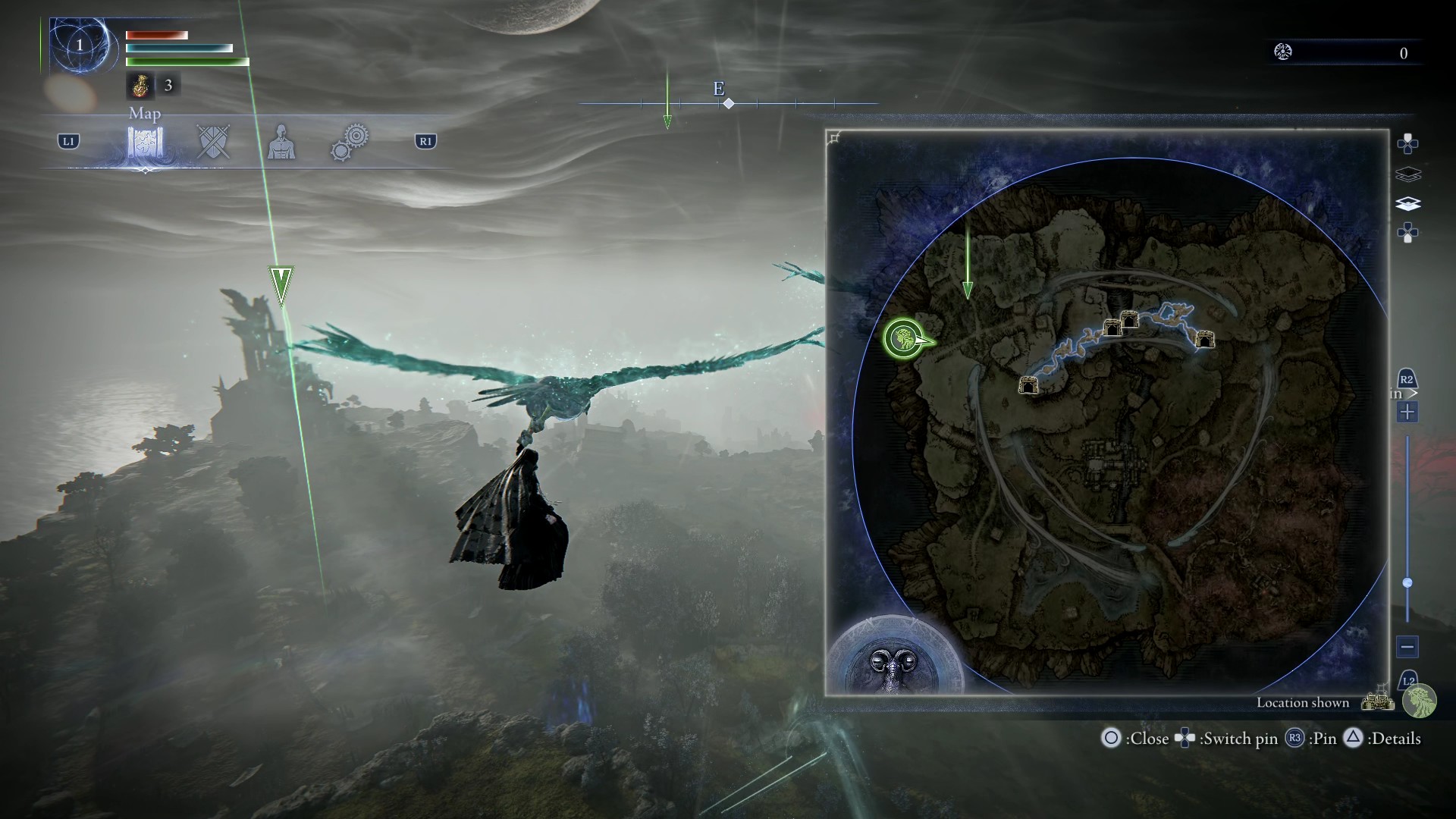Click the castle icon next to Location shown
This screenshot has height=819, width=1456.
[1378, 700]
